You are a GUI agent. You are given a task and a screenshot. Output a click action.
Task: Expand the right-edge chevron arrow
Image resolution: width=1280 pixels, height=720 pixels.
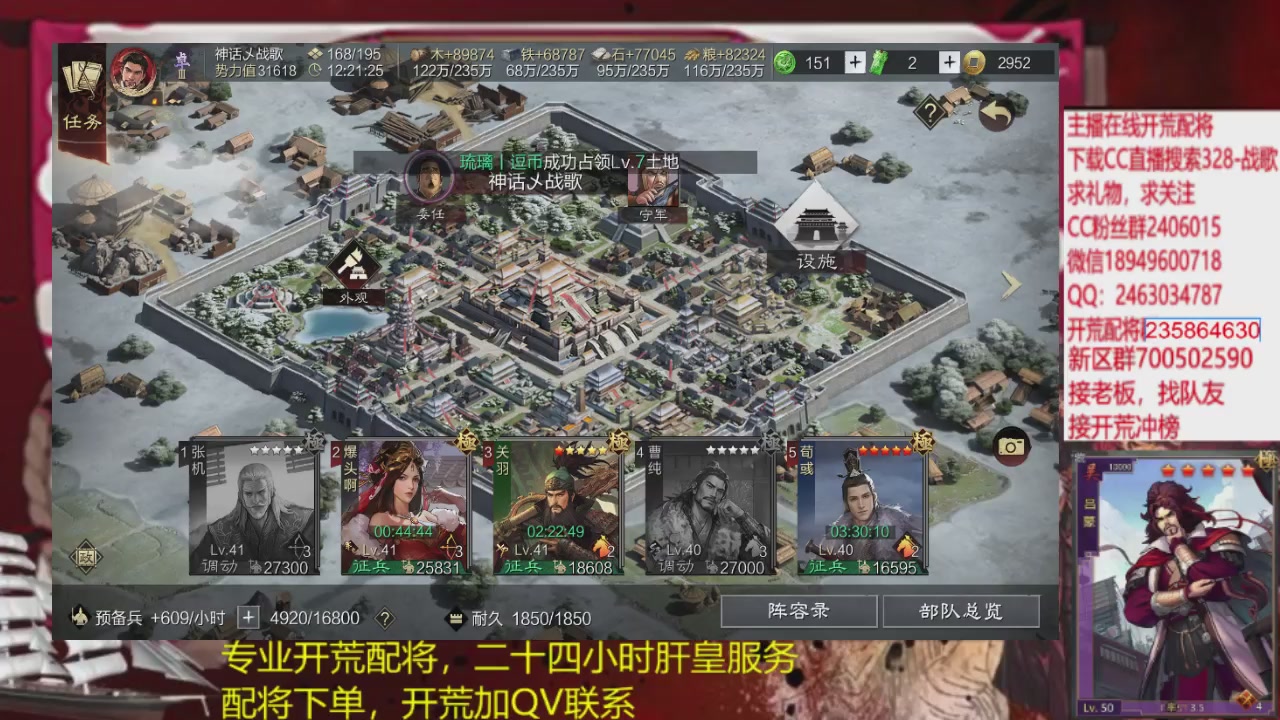click(1010, 287)
